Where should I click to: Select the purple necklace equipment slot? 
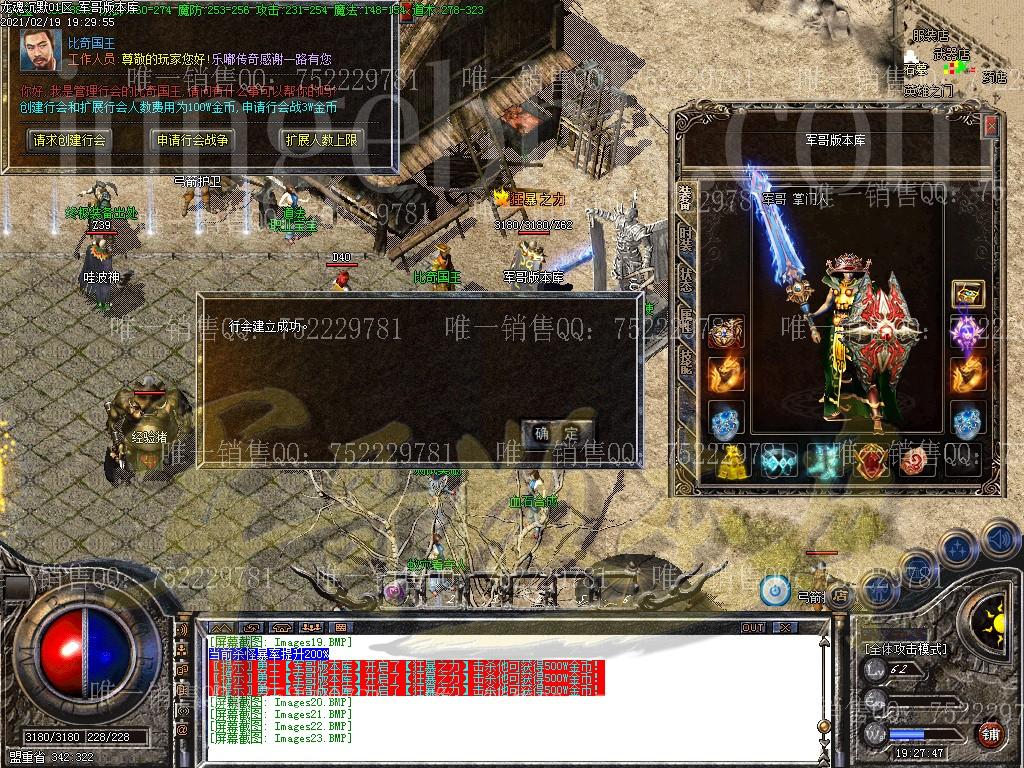click(x=968, y=332)
